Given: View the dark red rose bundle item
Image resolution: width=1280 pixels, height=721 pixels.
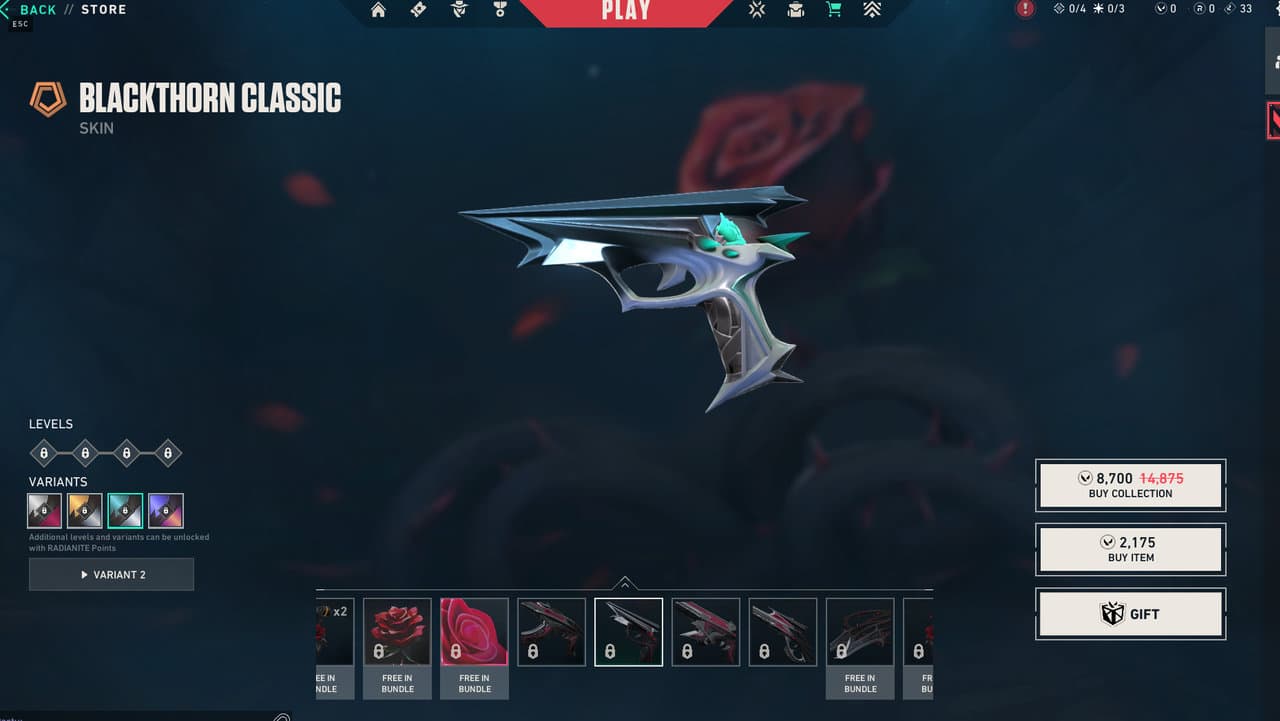Looking at the screenshot, I should tap(397, 632).
